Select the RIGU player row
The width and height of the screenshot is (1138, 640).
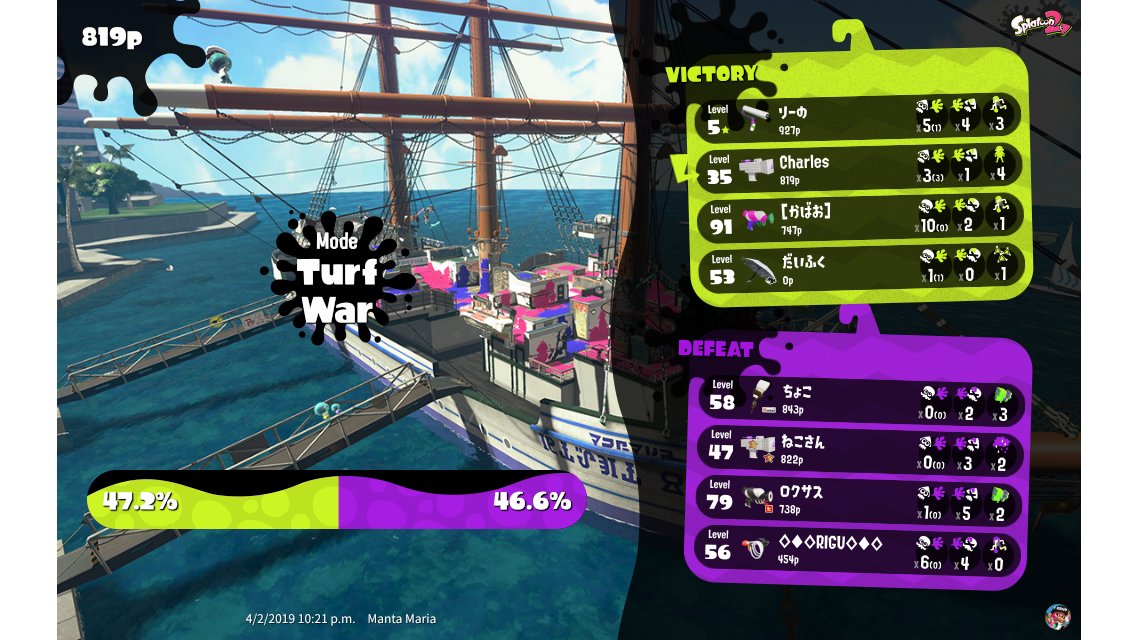[858, 551]
